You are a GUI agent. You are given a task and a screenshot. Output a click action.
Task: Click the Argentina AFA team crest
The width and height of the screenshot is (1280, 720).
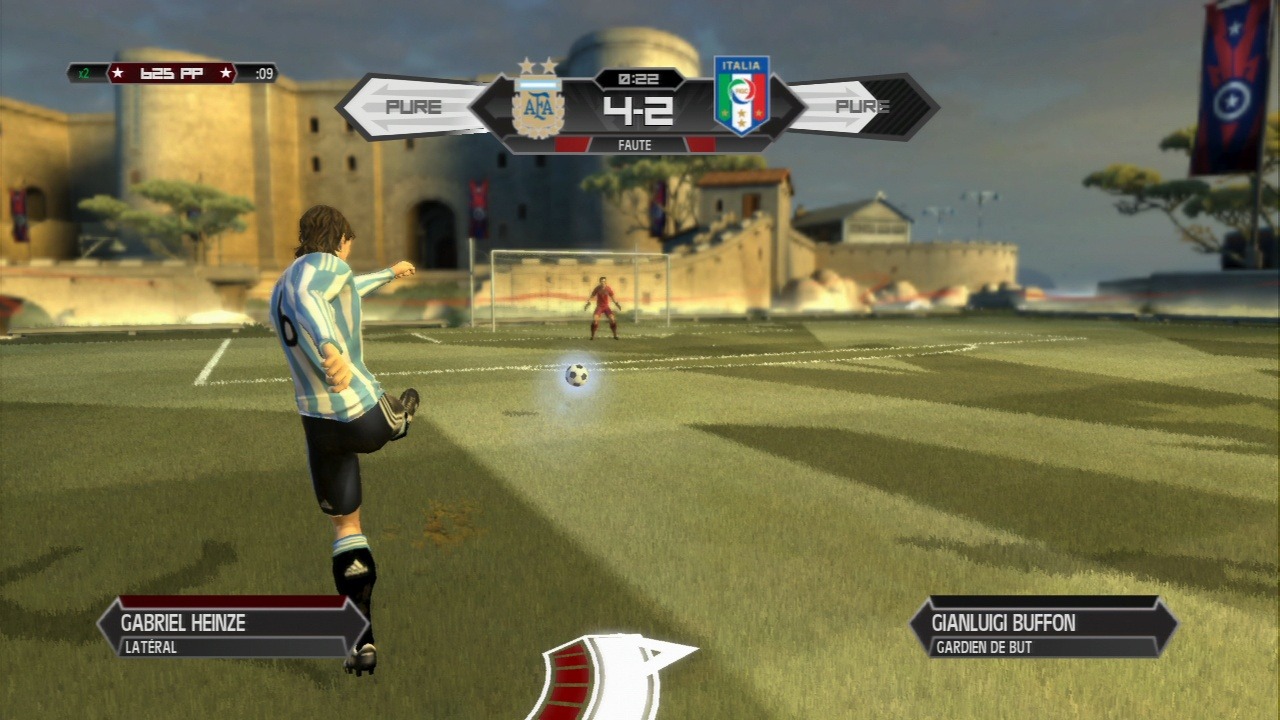538,102
